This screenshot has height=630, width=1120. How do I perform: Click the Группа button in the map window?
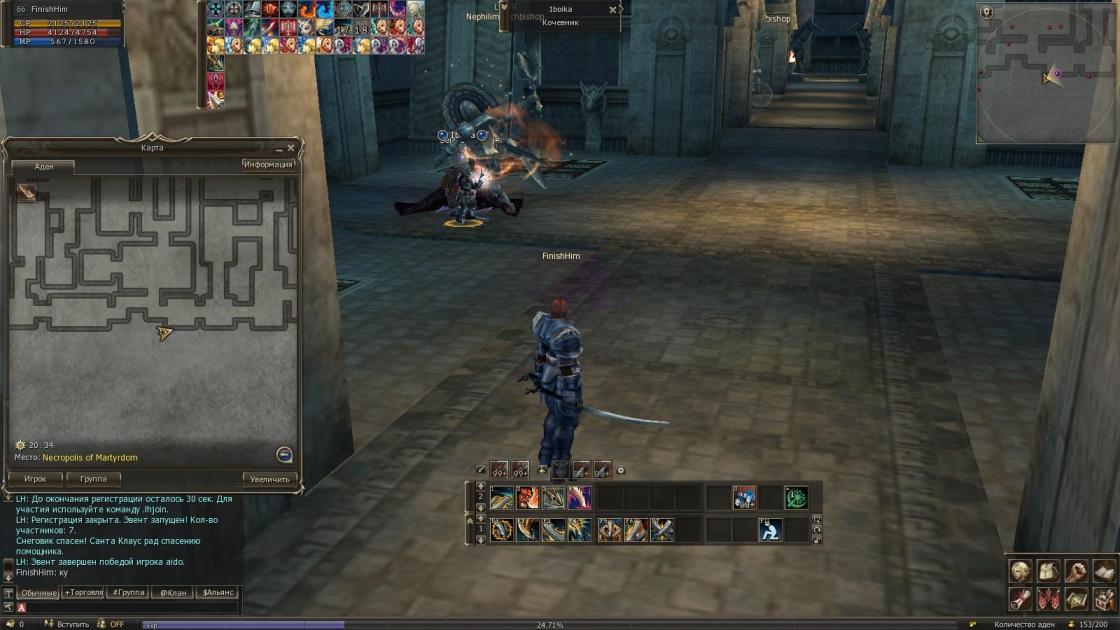[x=93, y=479]
